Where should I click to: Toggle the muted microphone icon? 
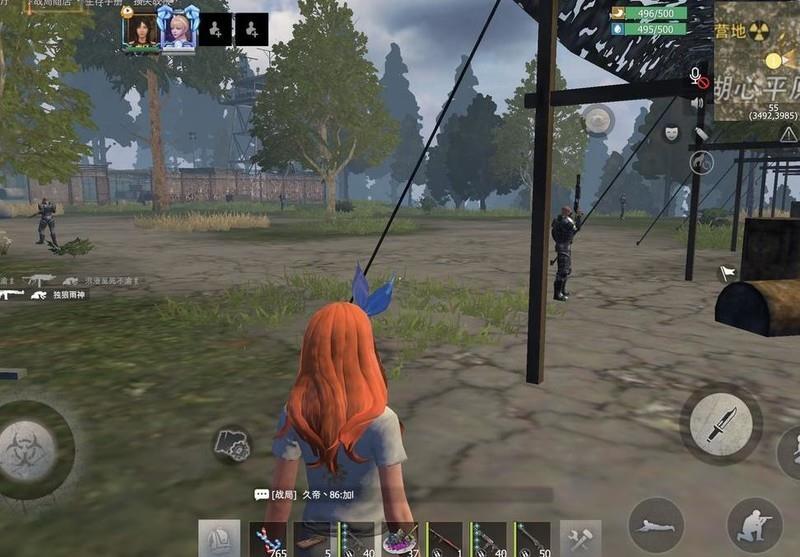698,77
